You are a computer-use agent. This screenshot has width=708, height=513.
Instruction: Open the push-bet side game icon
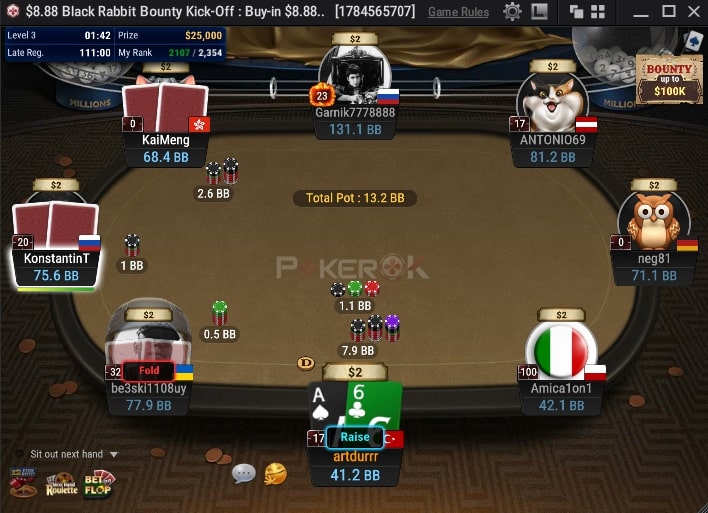22,484
